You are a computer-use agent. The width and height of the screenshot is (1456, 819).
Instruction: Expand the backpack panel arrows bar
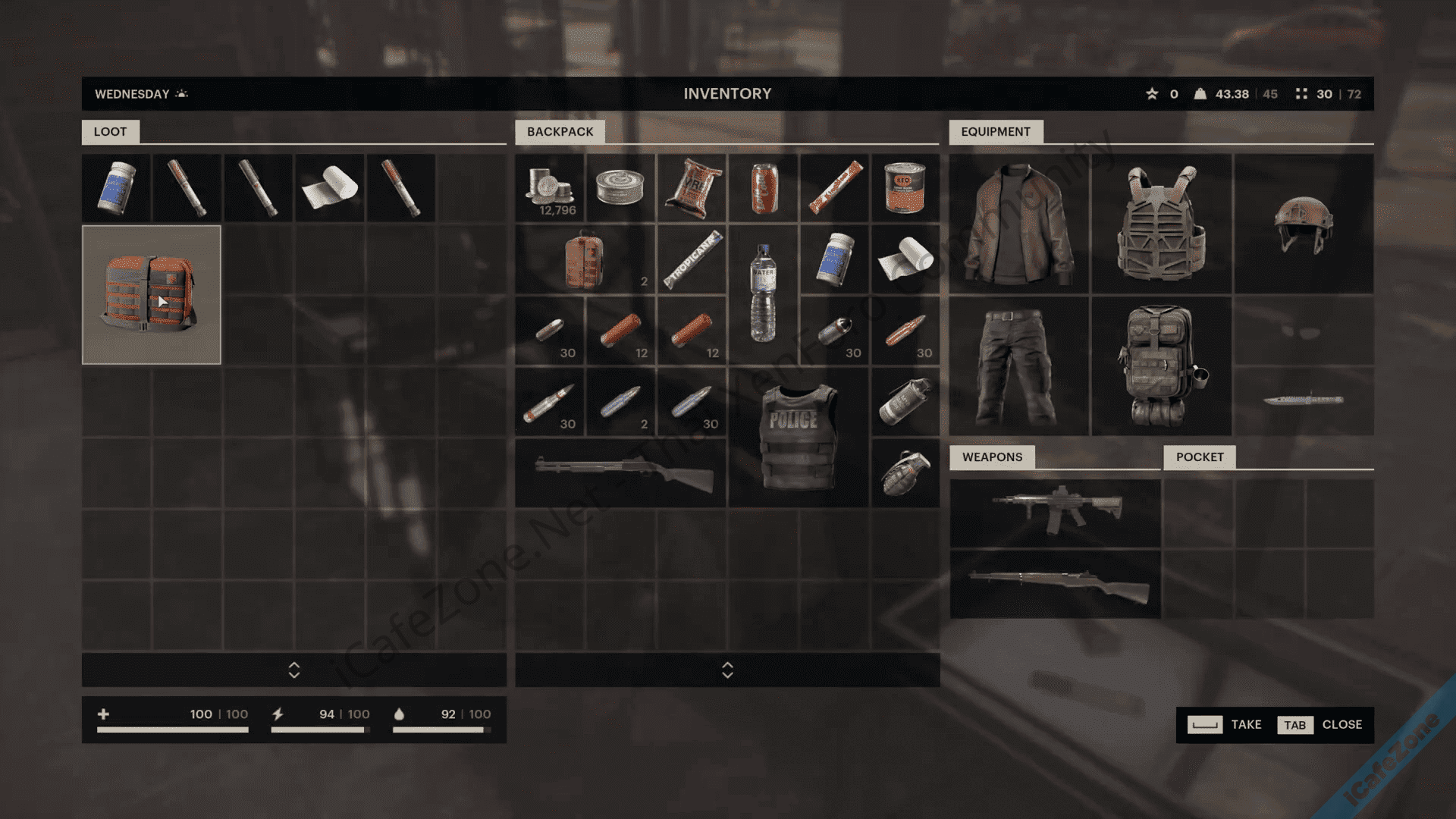[x=727, y=670]
